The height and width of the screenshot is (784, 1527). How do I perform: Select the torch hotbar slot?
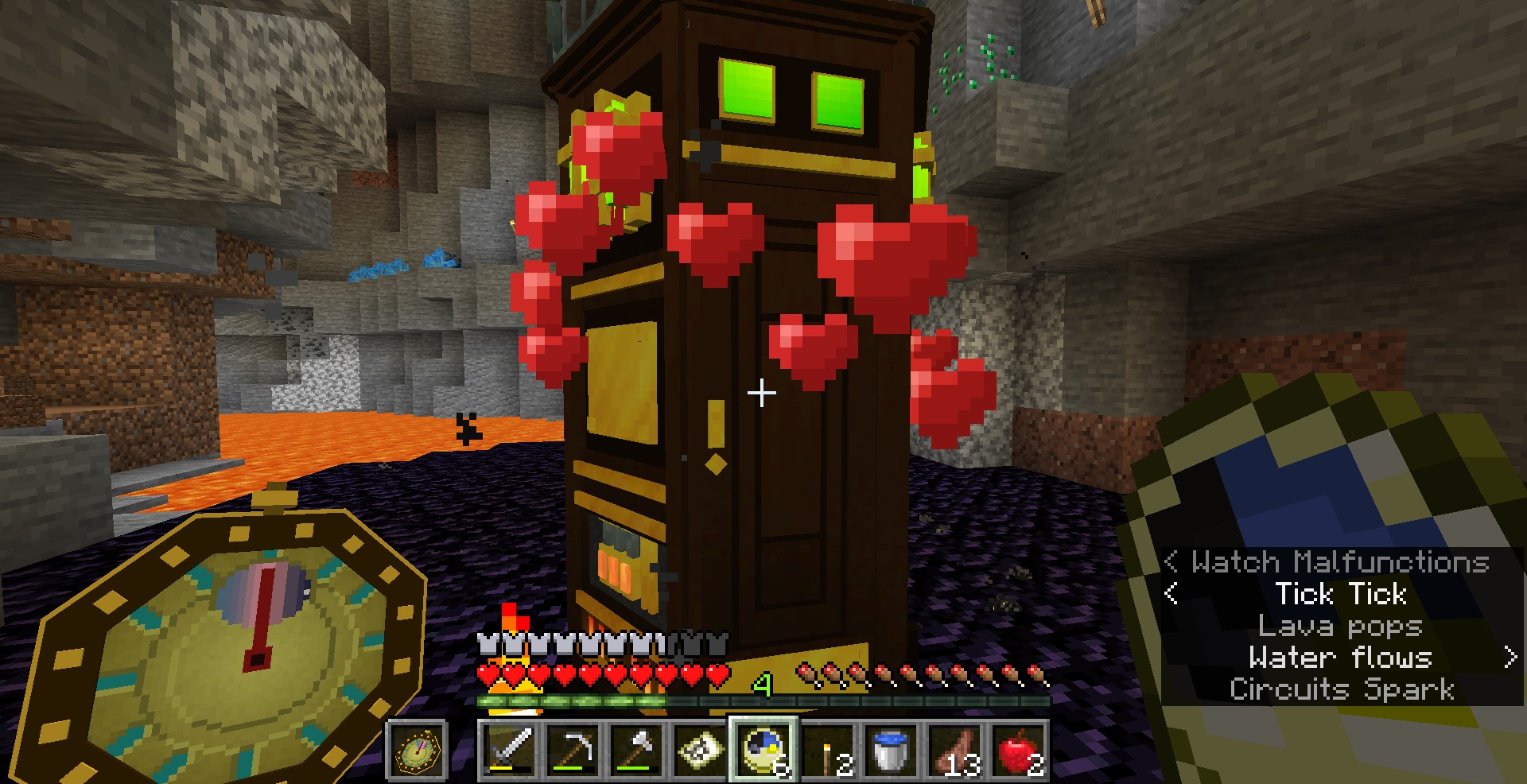(x=827, y=750)
